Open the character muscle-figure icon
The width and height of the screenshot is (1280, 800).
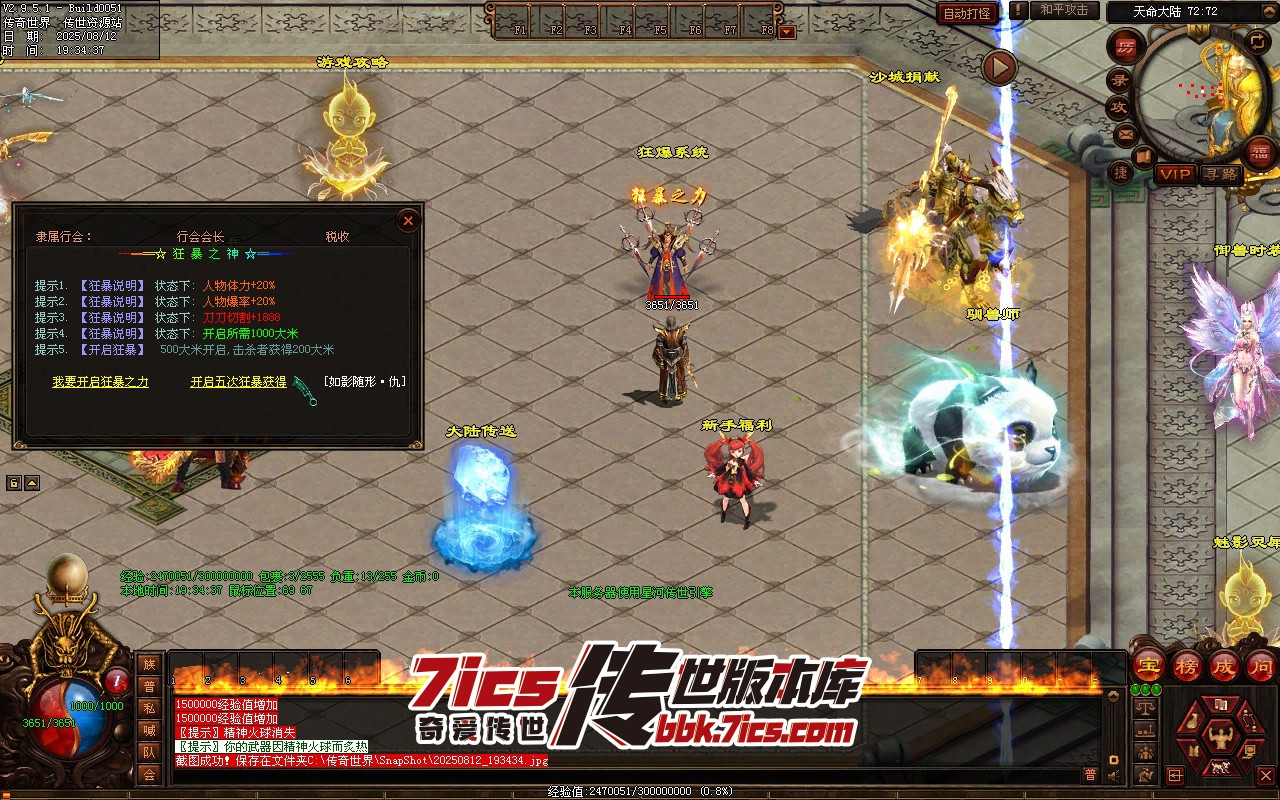pos(1219,738)
